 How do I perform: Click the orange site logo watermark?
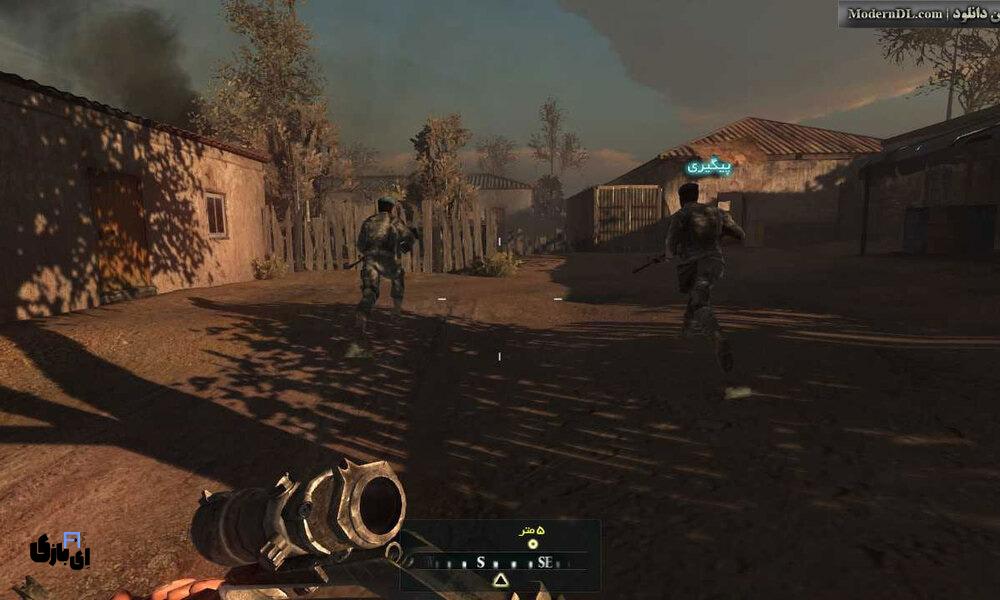pos(60,550)
